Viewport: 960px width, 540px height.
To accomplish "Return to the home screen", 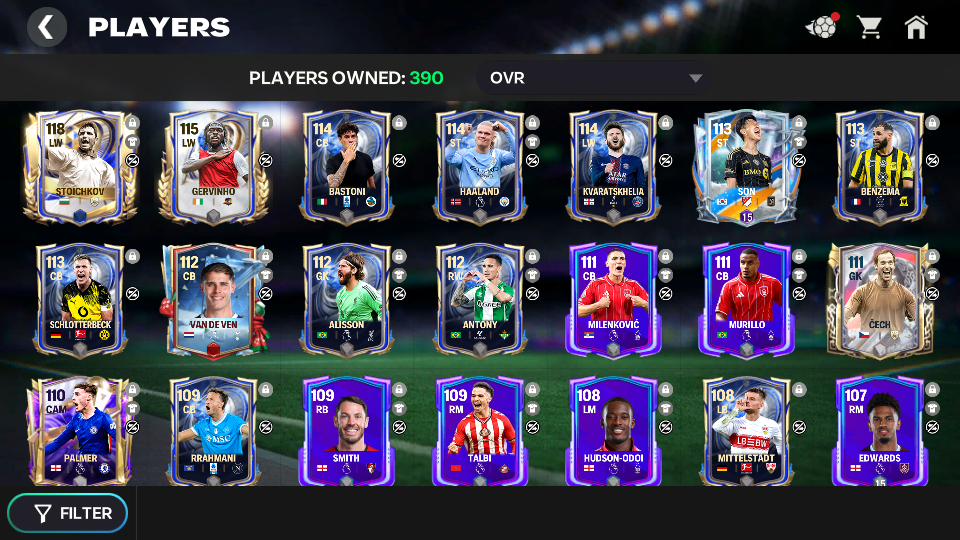I will (x=916, y=27).
